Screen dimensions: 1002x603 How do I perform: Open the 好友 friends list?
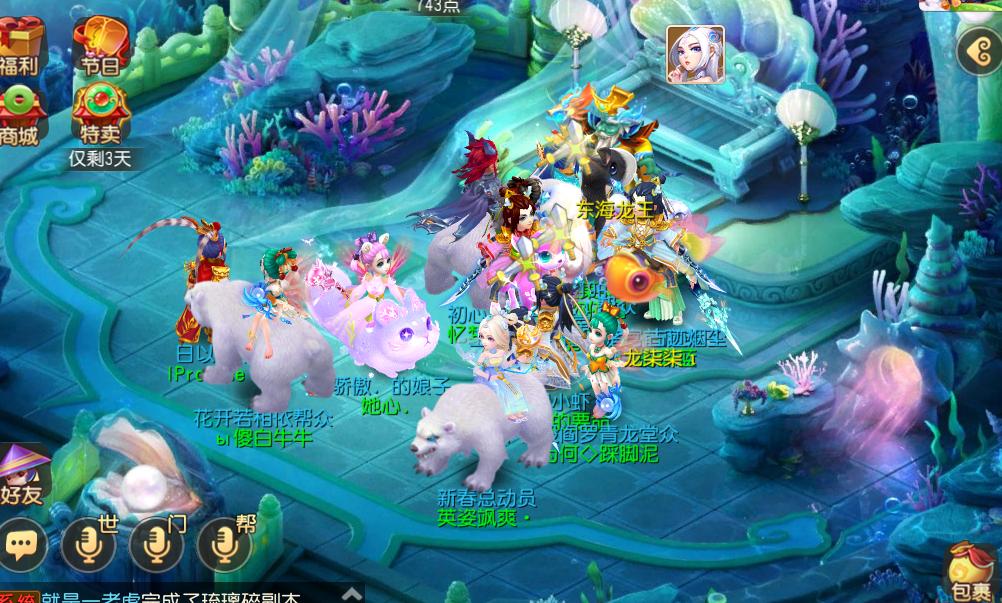tap(22, 473)
